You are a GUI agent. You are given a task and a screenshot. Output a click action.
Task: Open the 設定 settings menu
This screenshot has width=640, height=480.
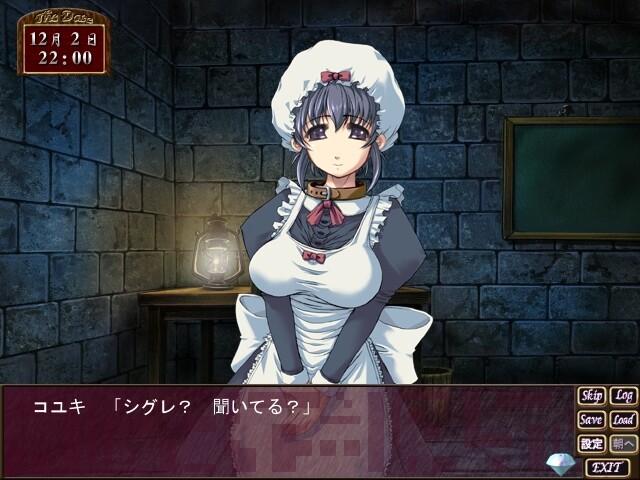coord(591,443)
